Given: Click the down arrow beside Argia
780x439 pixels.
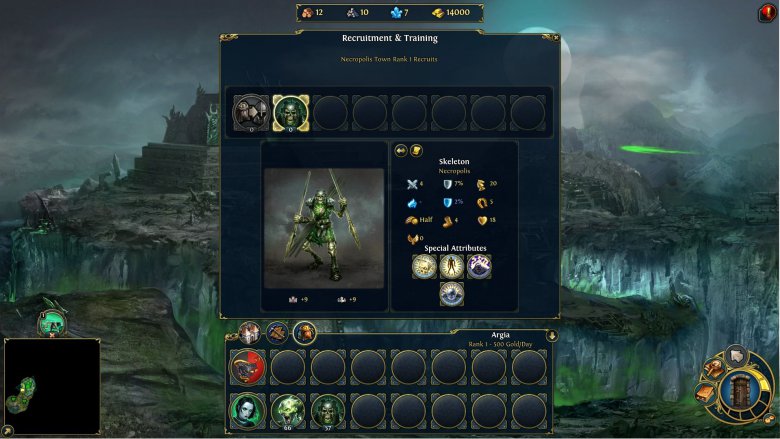Looking at the screenshot, I should point(551,335).
